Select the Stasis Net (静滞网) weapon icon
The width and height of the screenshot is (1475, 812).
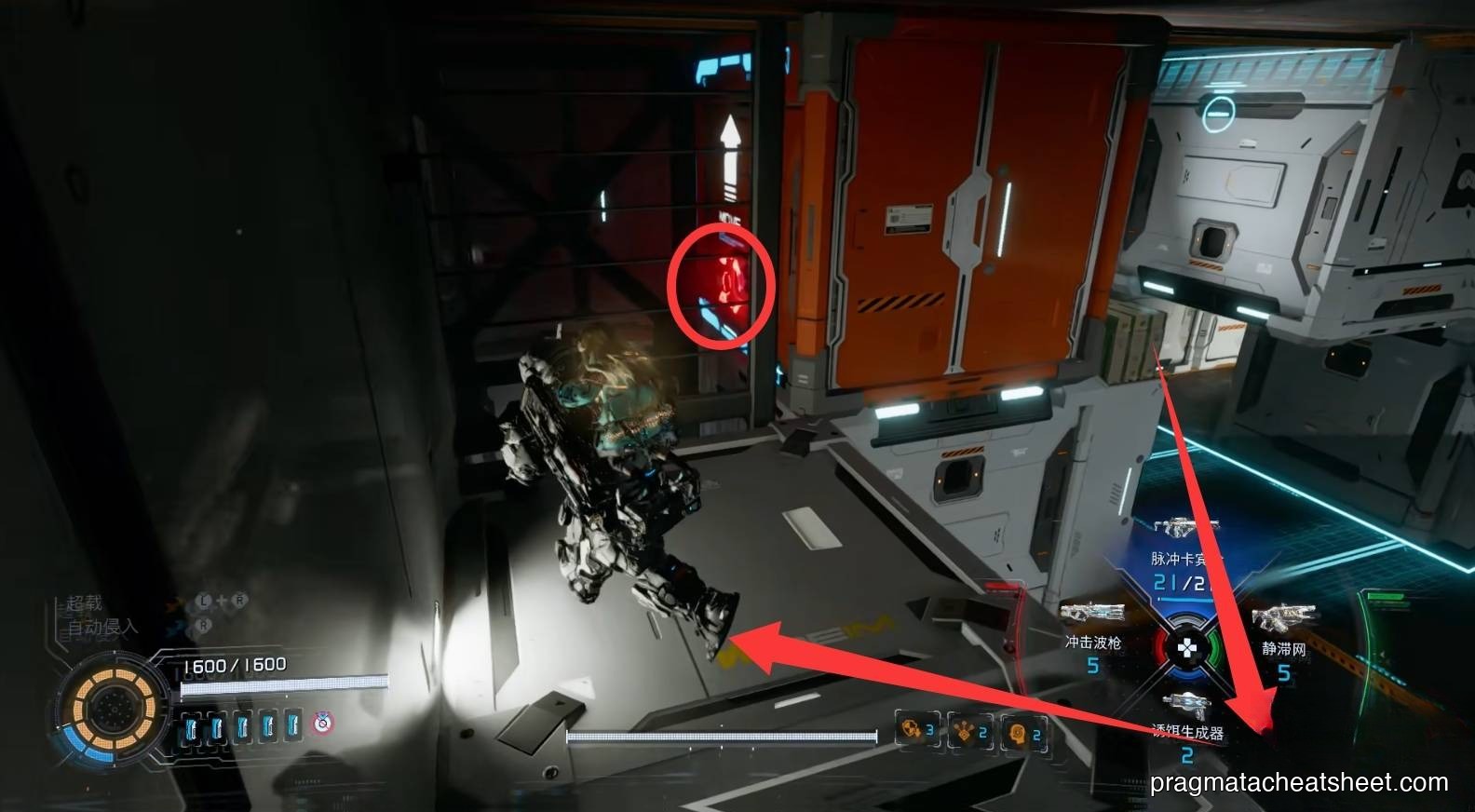(x=1285, y=616)
